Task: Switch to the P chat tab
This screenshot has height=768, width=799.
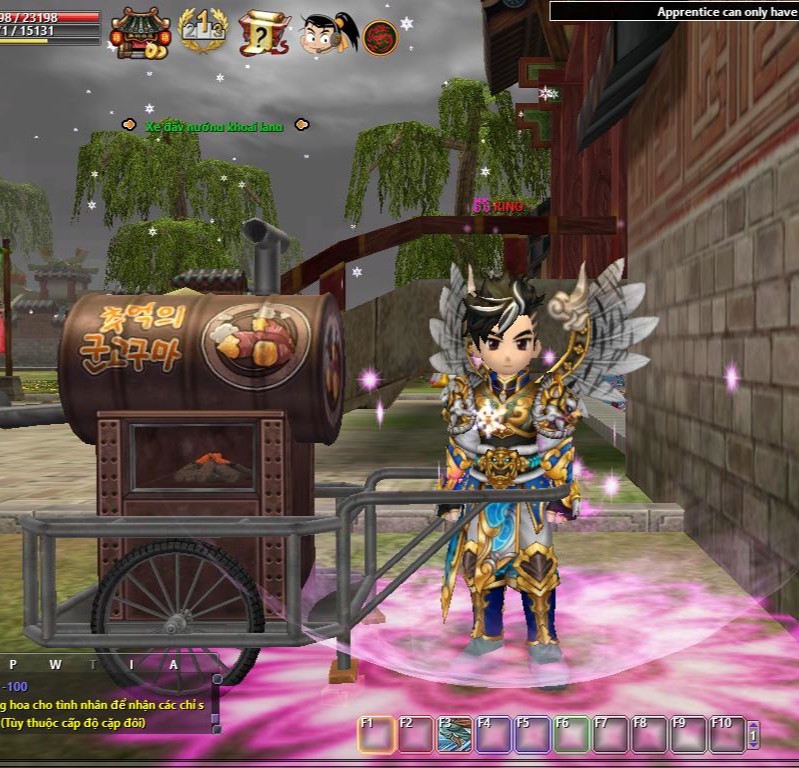Action: pyautogui.click(x=13, y=664)
